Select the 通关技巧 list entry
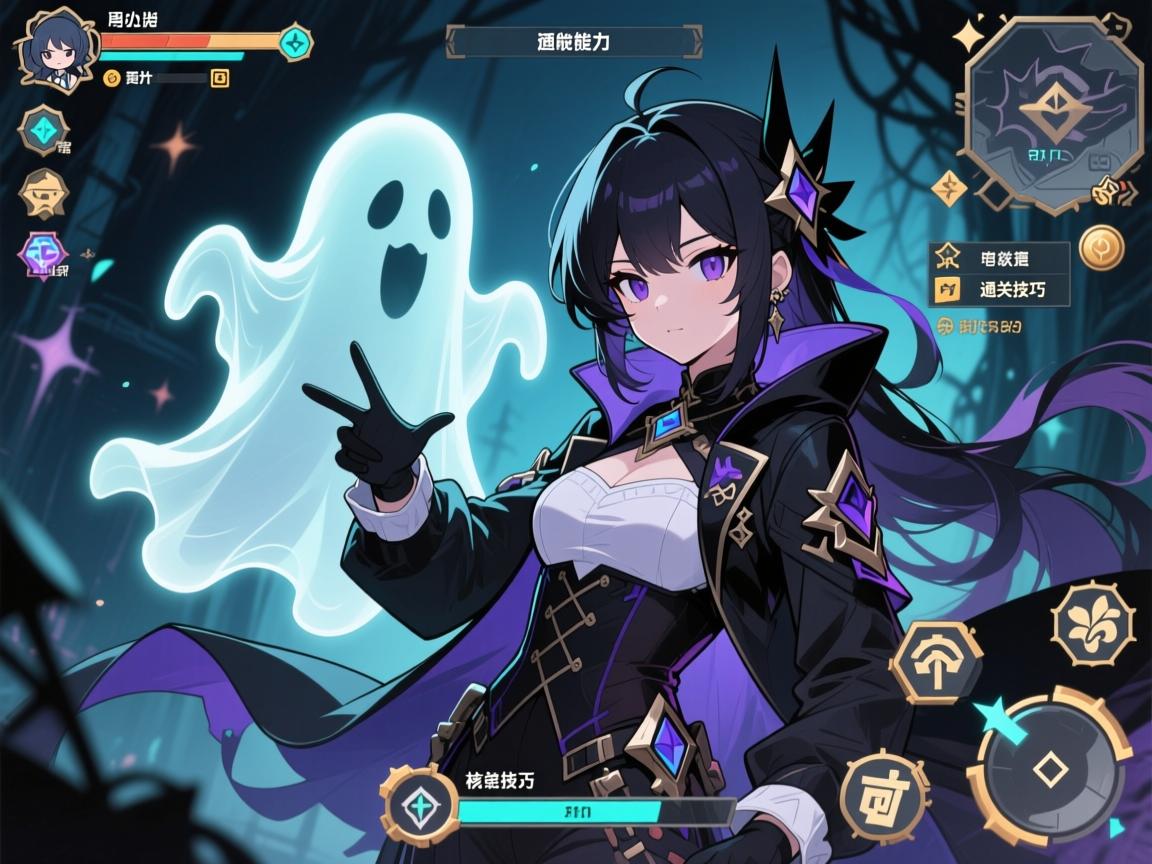 point(1000,290)
